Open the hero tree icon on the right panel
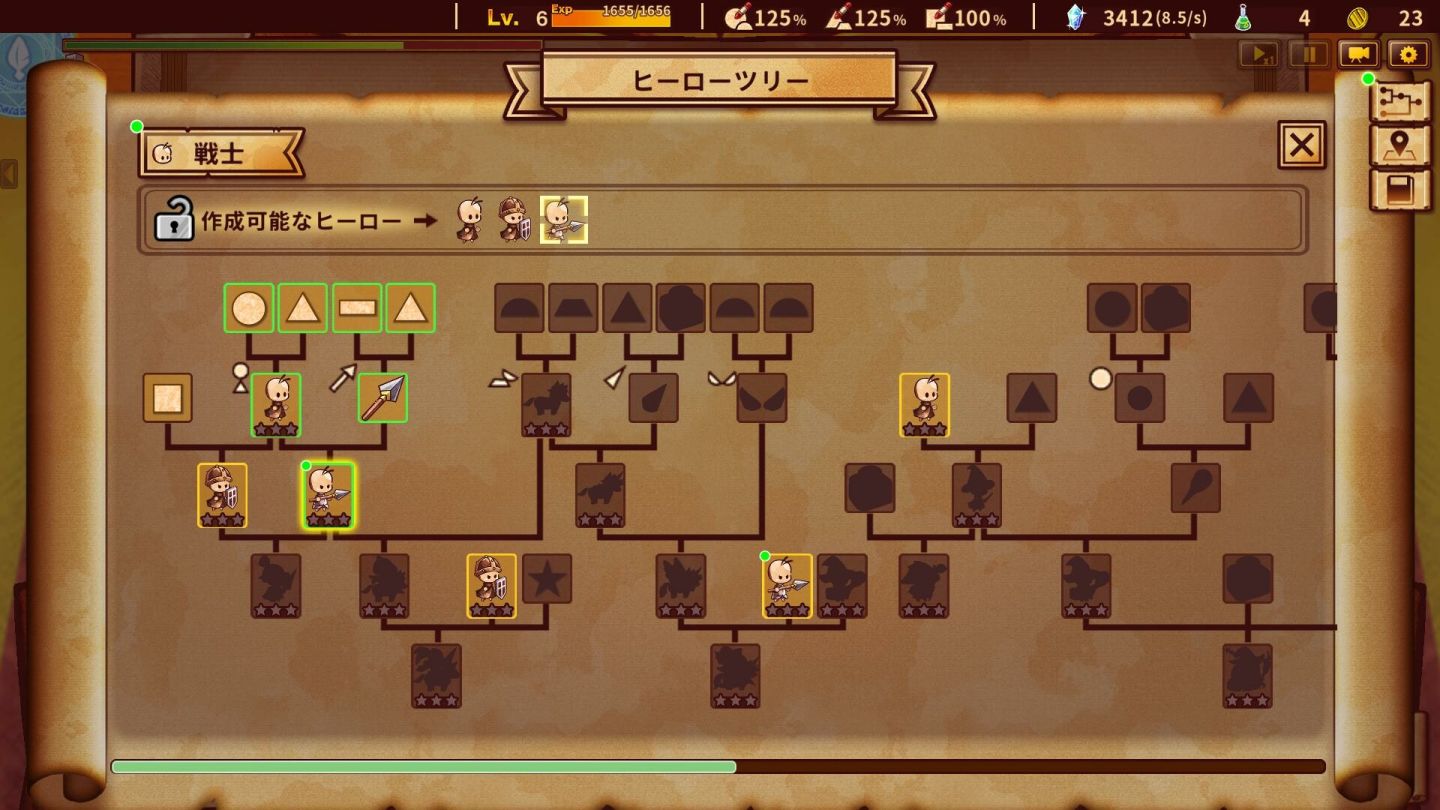 click(1400, 102)
